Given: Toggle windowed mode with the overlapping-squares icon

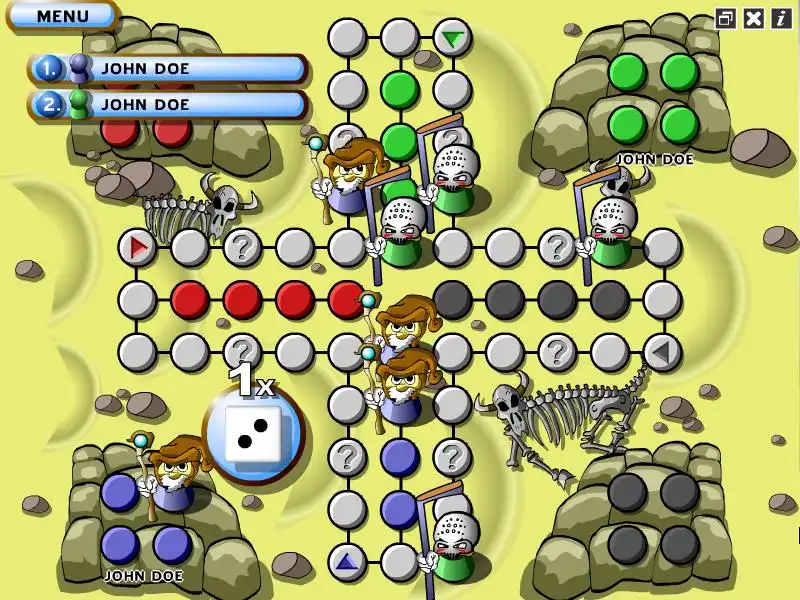Looking at the screenshot, I should [725, 17].
